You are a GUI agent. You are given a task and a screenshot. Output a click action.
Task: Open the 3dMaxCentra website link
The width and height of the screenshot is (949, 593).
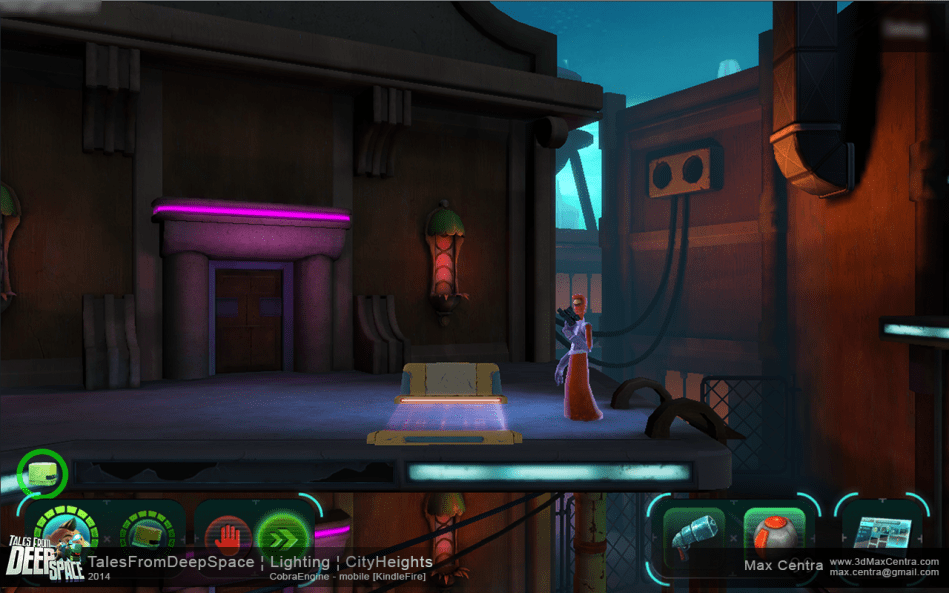point(884,562)
